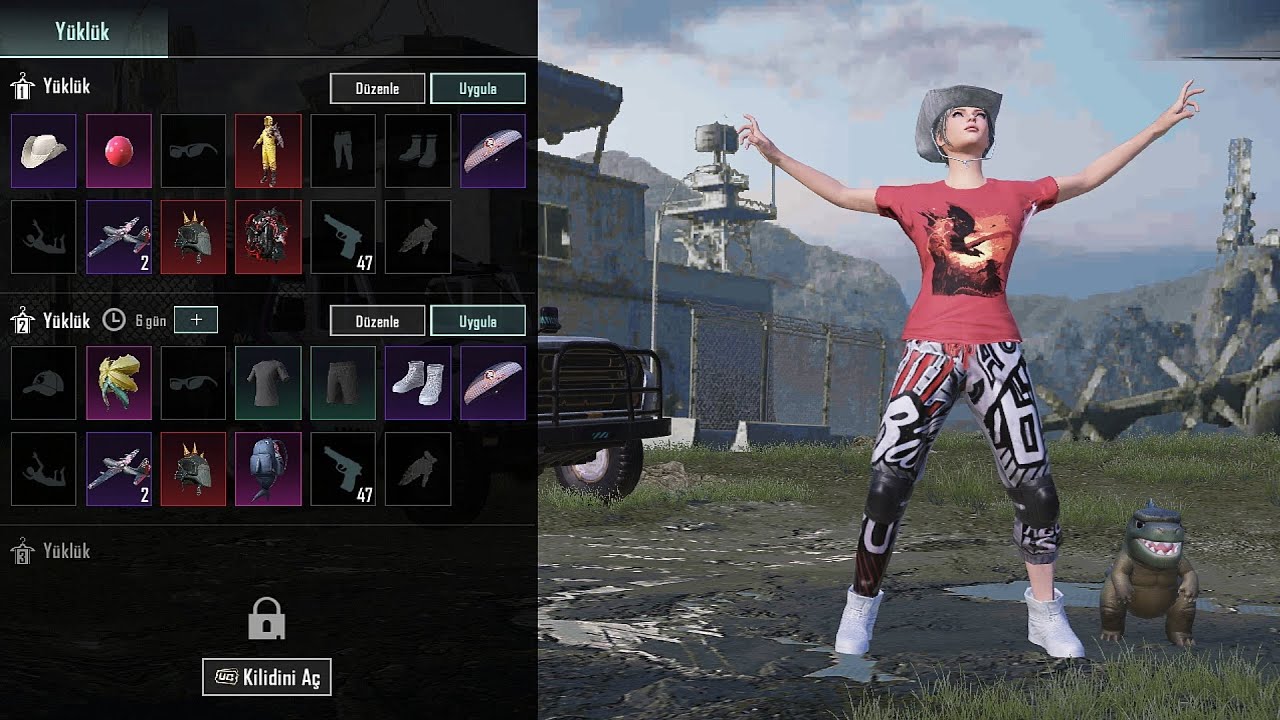Choose the red and black backpack slot
This screenshot has width=1280, height=720.
pyautogui.click(x=268, y=237)
